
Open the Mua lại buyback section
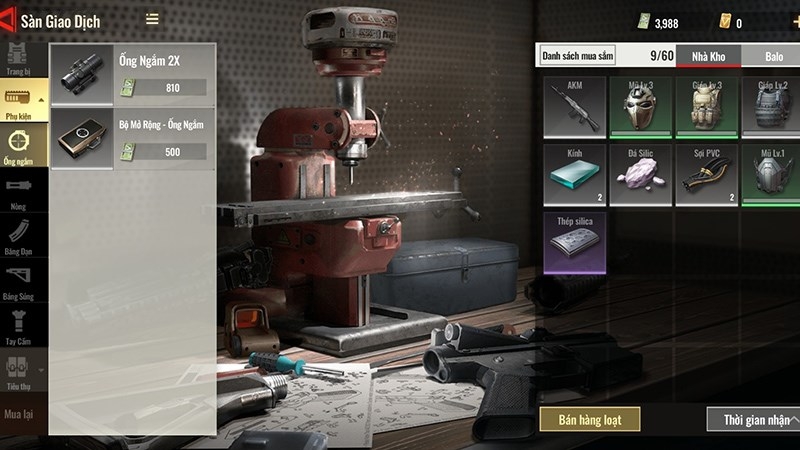(x=18, y=413)
